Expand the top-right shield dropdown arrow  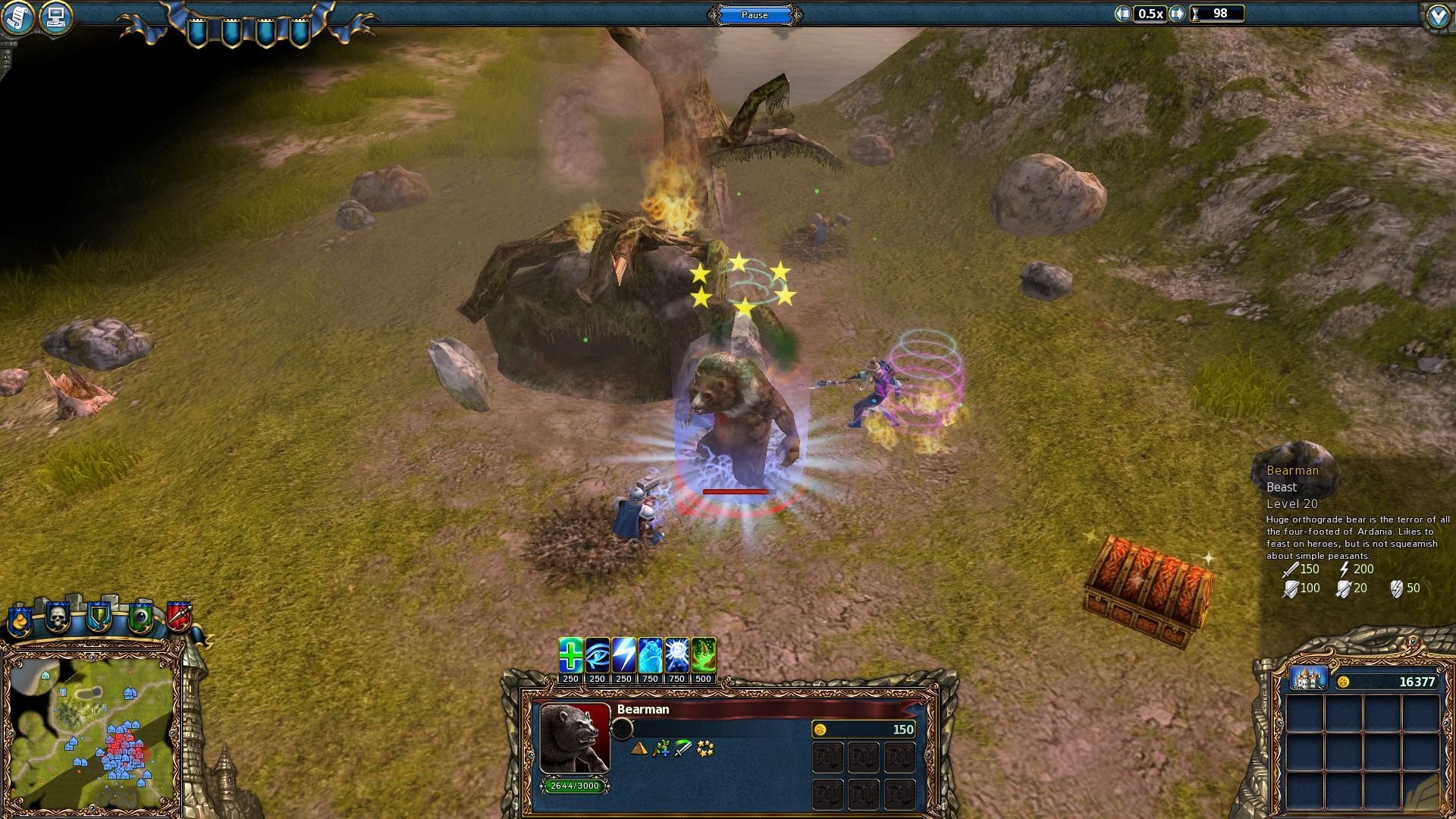tap(1438, 17)
